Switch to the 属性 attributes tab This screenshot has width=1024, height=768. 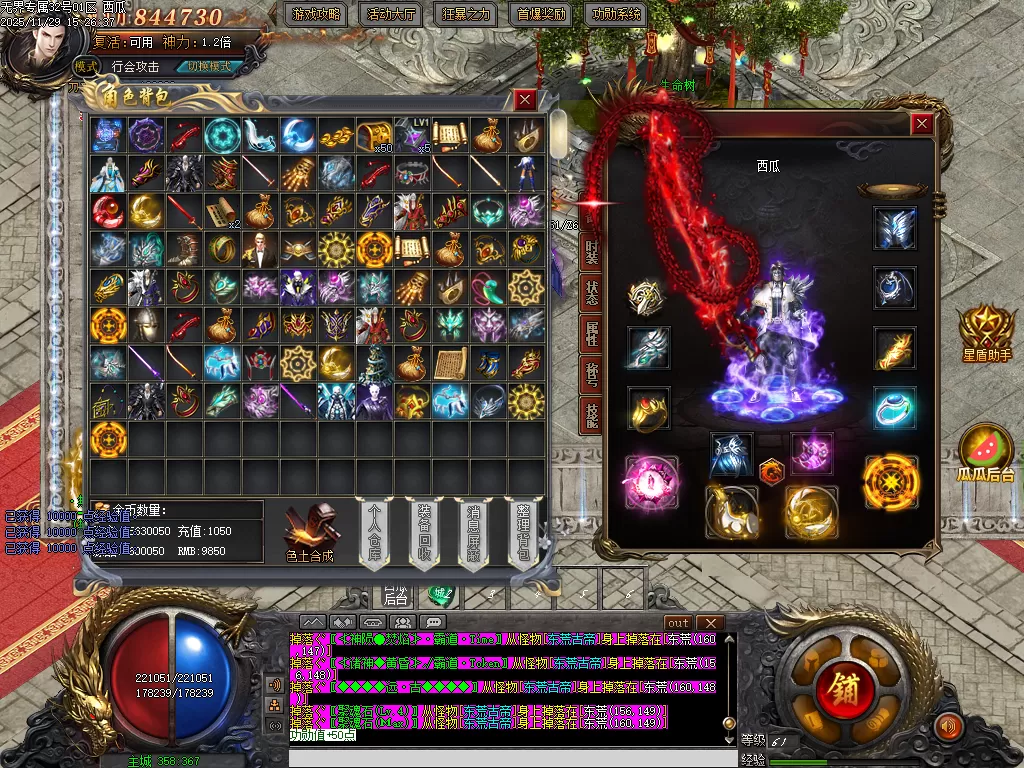click(592, 339)
